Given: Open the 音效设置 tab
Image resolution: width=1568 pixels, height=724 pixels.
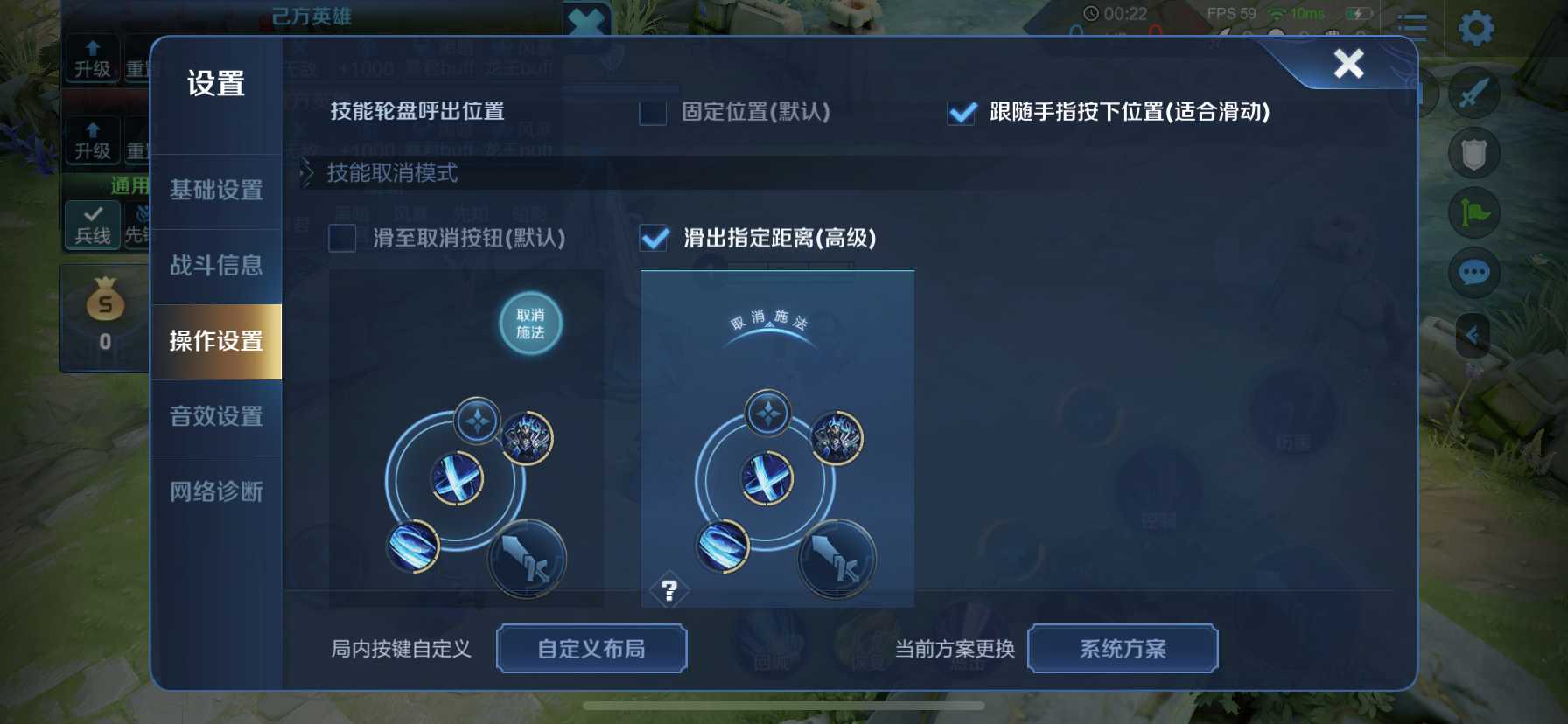Looking at the screenshot, I should point(216,418).
